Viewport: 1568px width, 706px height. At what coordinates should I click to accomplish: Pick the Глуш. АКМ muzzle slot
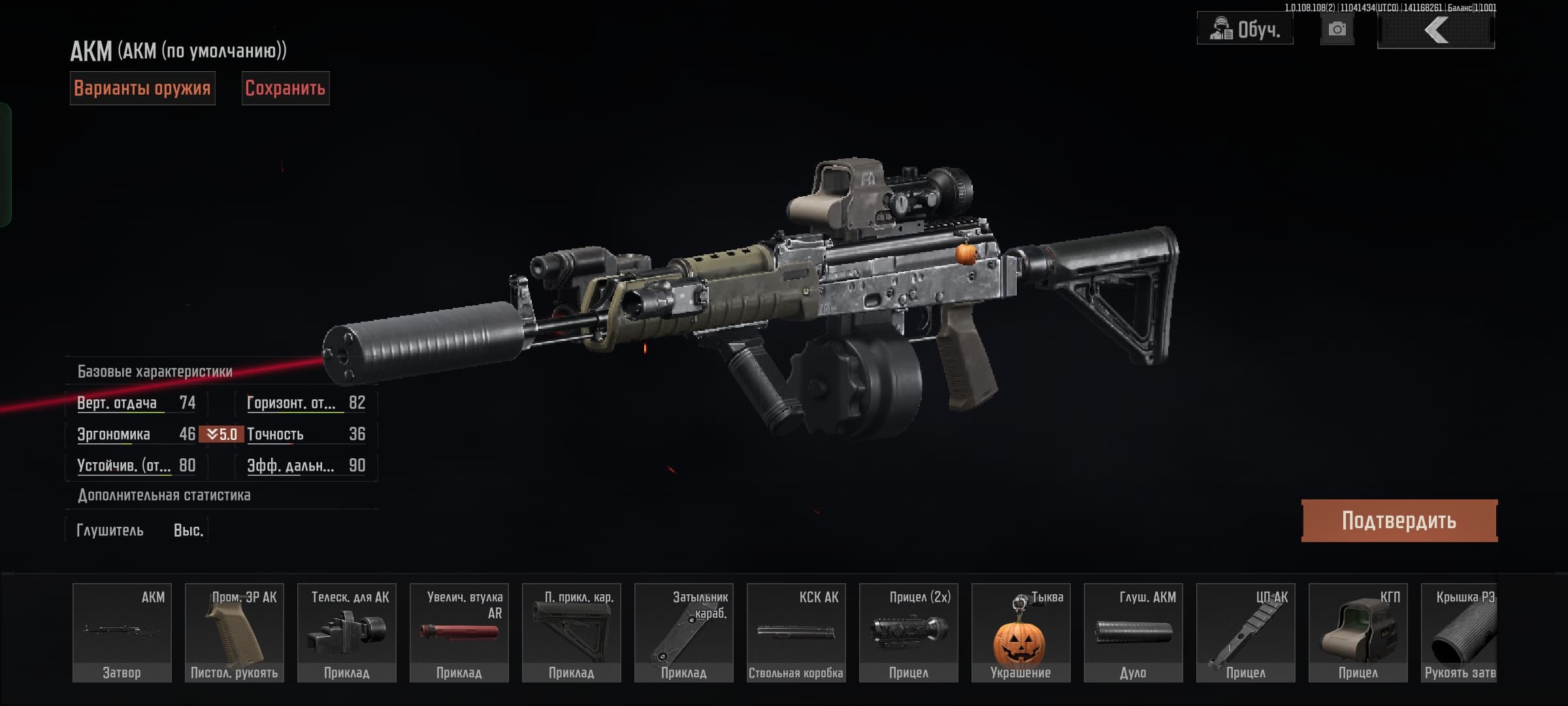tap(1134, 633)
